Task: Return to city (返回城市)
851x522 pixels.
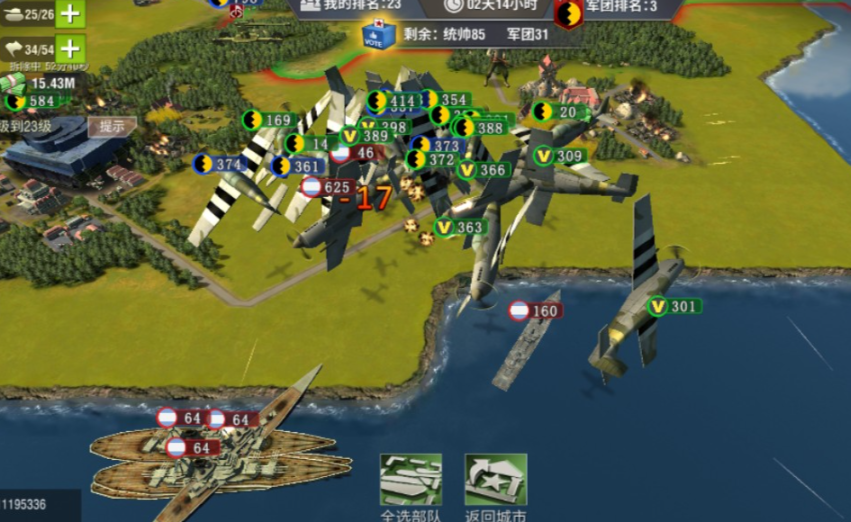Action: [x=495, y=484]
